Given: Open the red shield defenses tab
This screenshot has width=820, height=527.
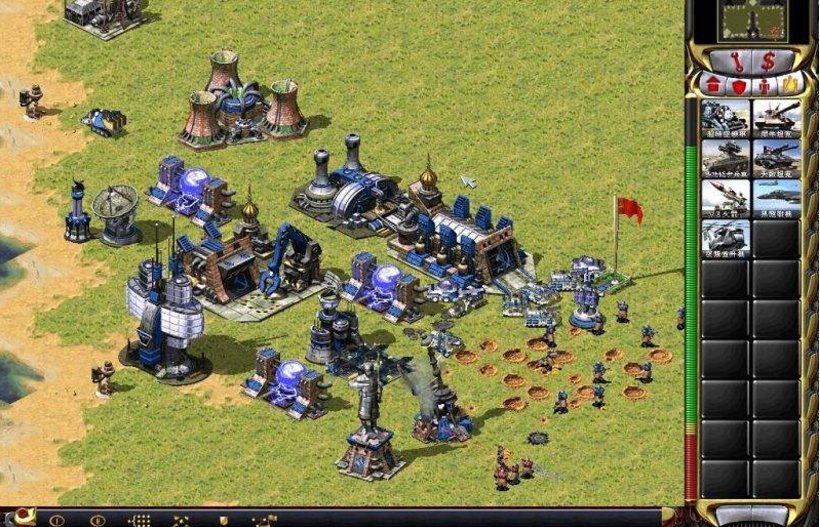Looking at the screenshot, I should [740, 85].
